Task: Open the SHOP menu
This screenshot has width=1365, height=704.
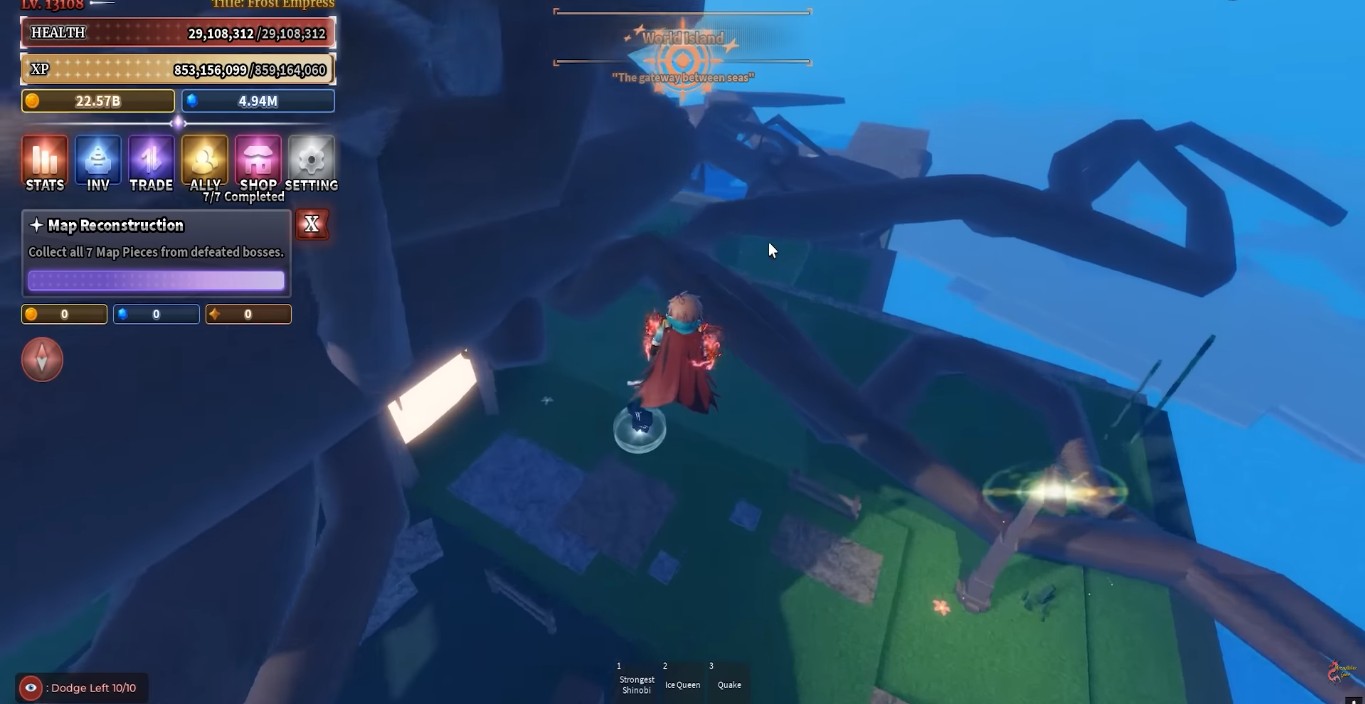Action: pos(258,162)
